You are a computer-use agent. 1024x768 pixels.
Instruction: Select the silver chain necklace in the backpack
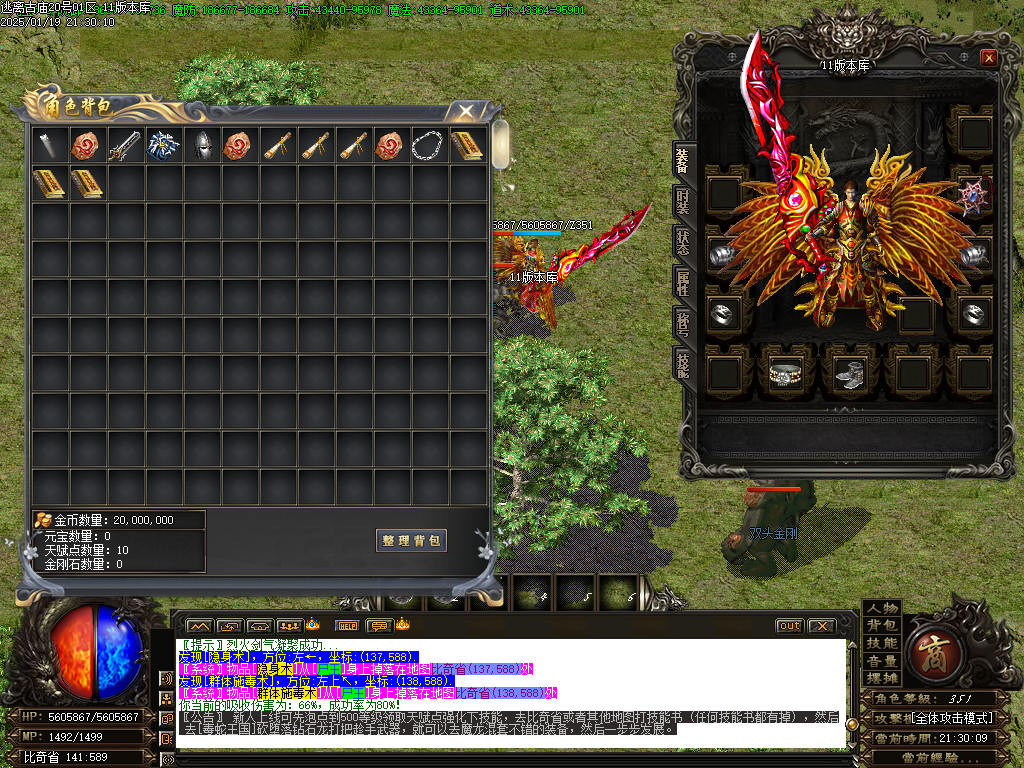pos(430,145)
